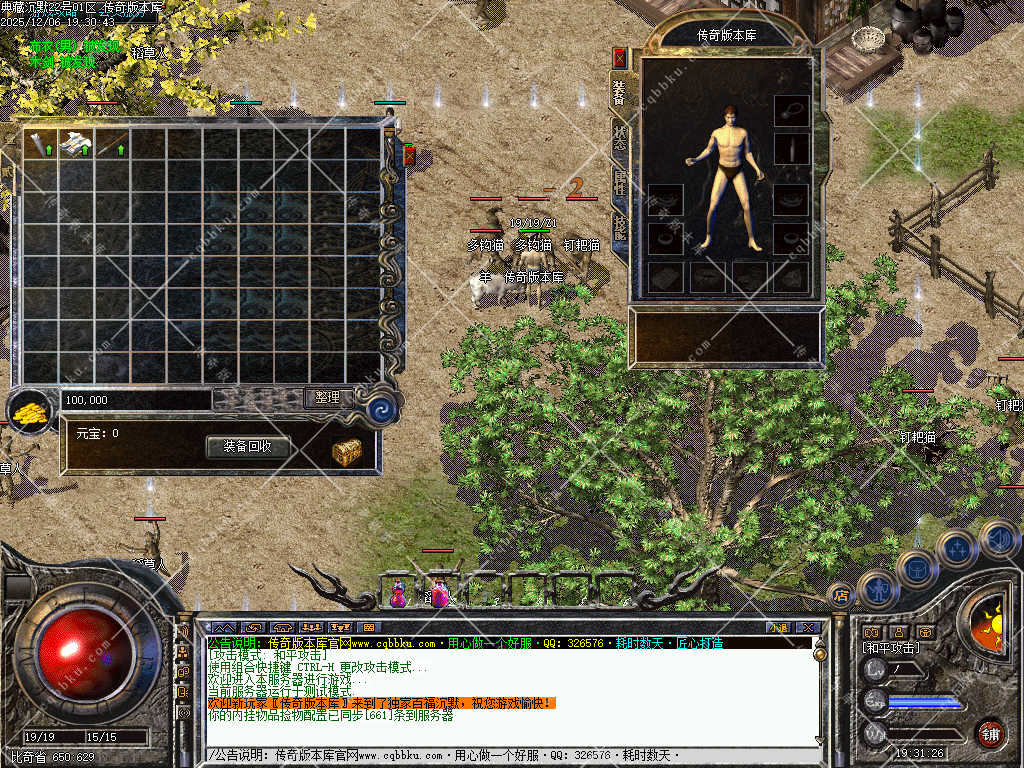
Task: Open 装备回收 equipment recycling
Action: click(x=247, y=447)
